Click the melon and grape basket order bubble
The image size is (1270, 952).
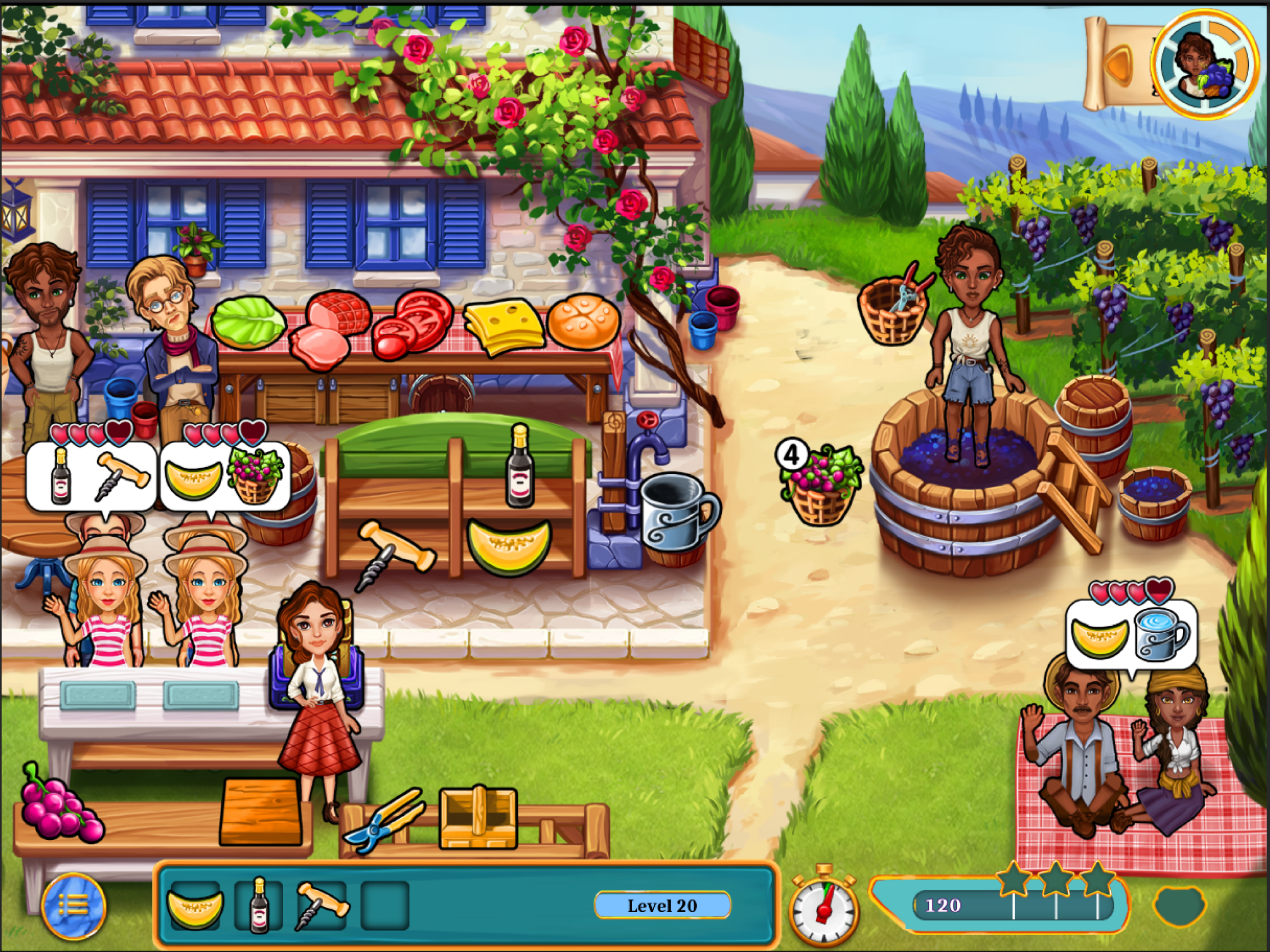pos(225,476)
